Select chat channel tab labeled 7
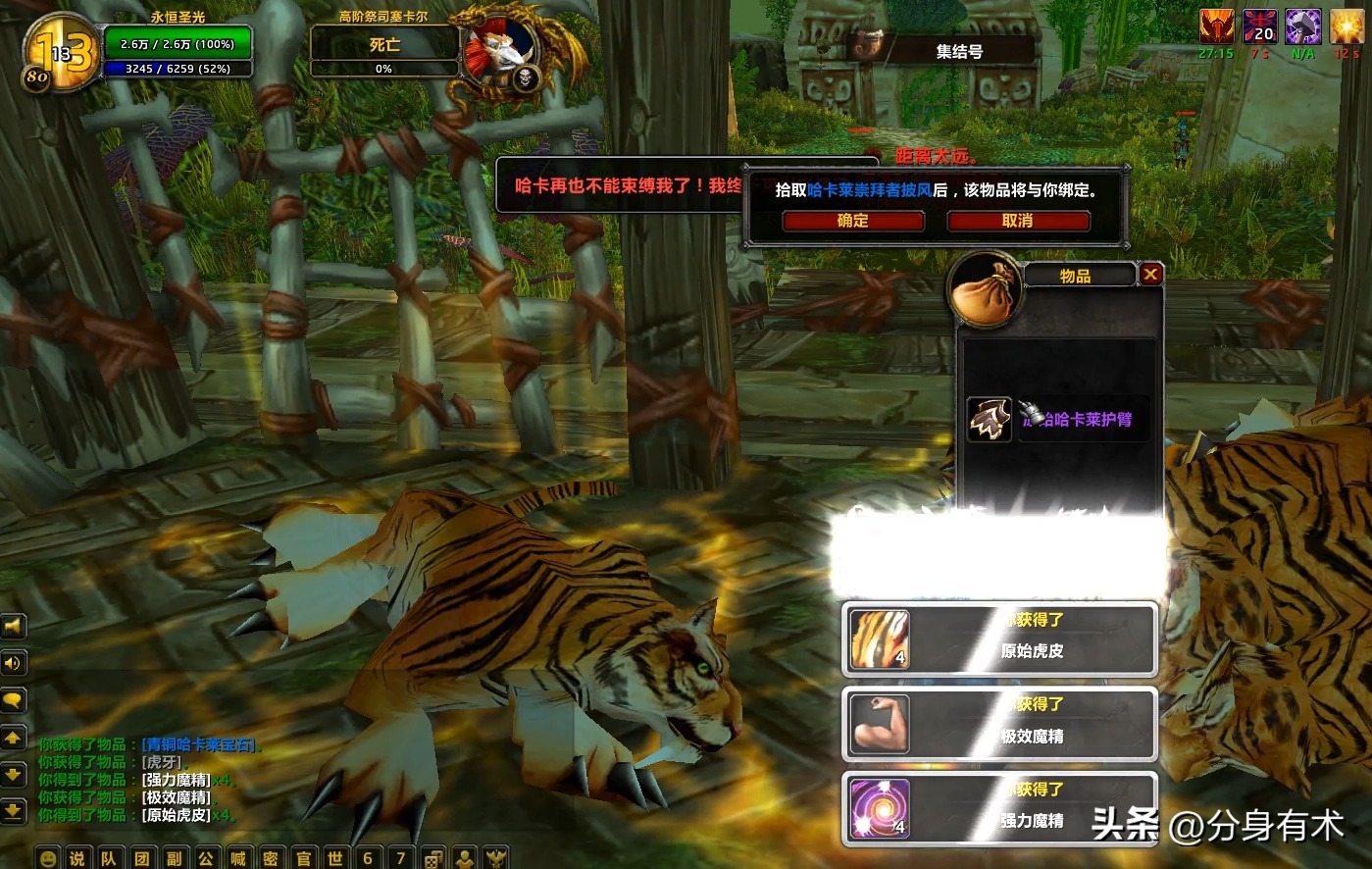The image size is (1372, 869). click(x=400, y=856)
